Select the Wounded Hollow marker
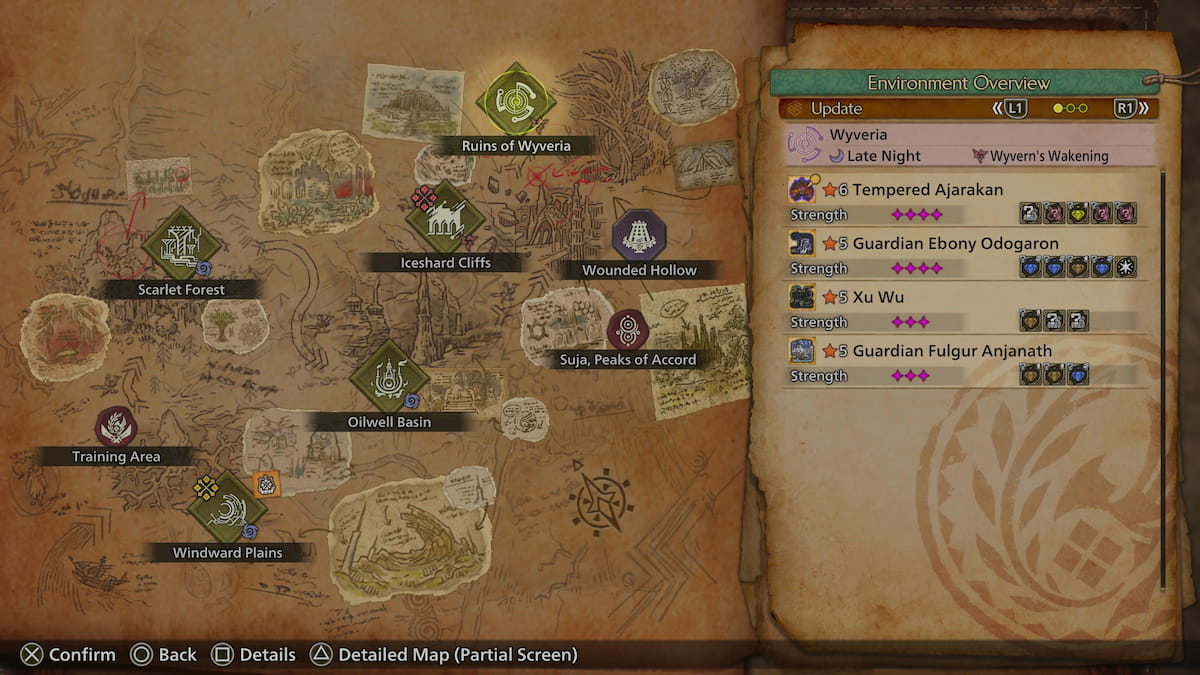The height and width of the screenshot is (675, 1200). [x=639, y=237]
